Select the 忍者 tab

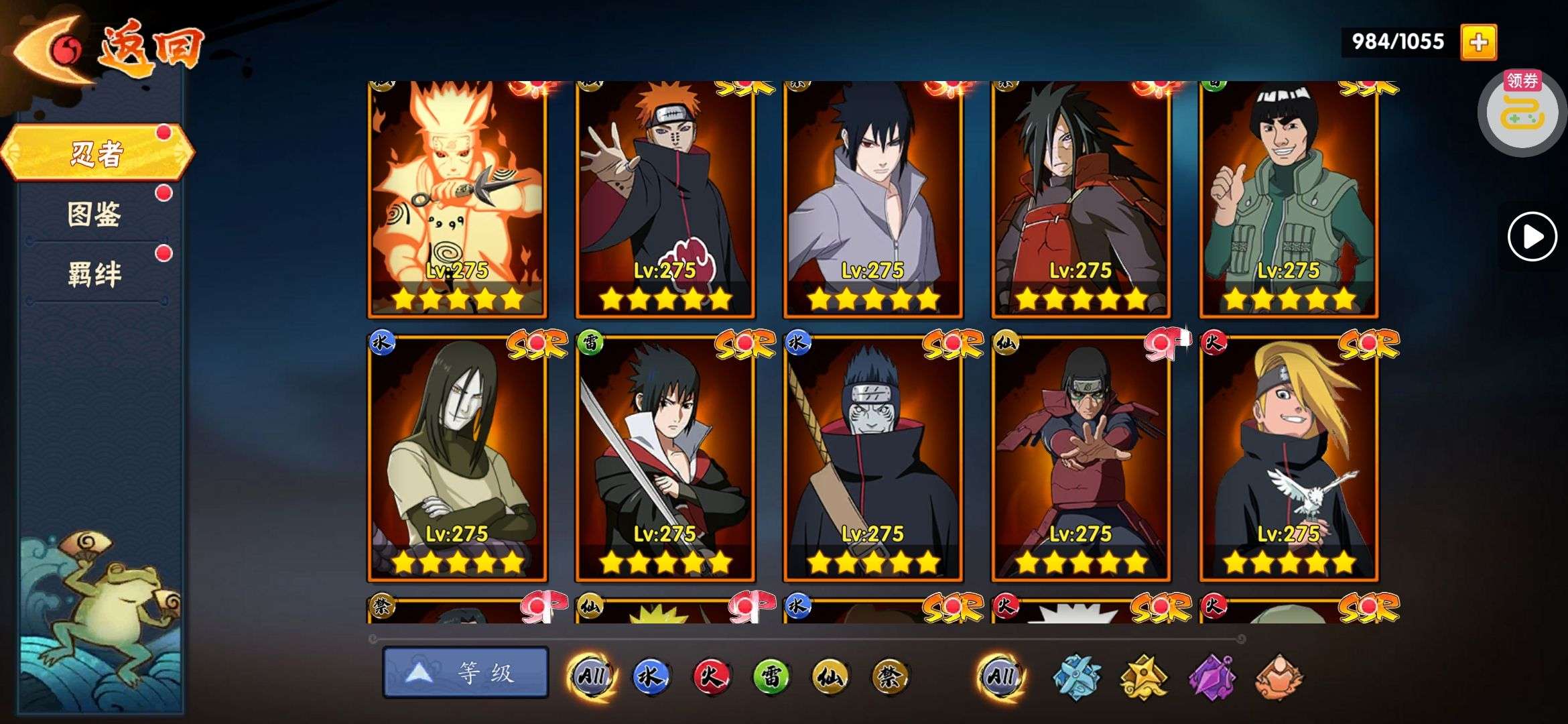pyautogui.click(x=97, y=154)
